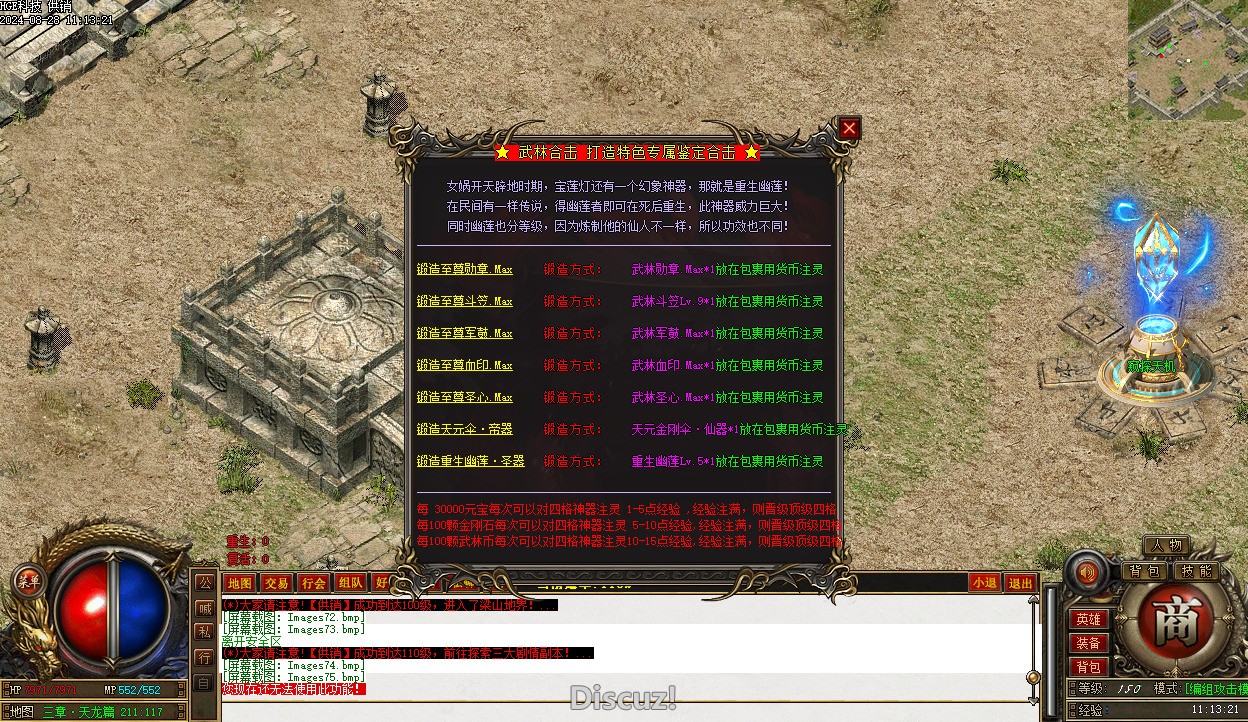1248x722 pixels.
Task: Choose the 锻造重生幽莲·圣器 link
Action: (x=470, y=462)
